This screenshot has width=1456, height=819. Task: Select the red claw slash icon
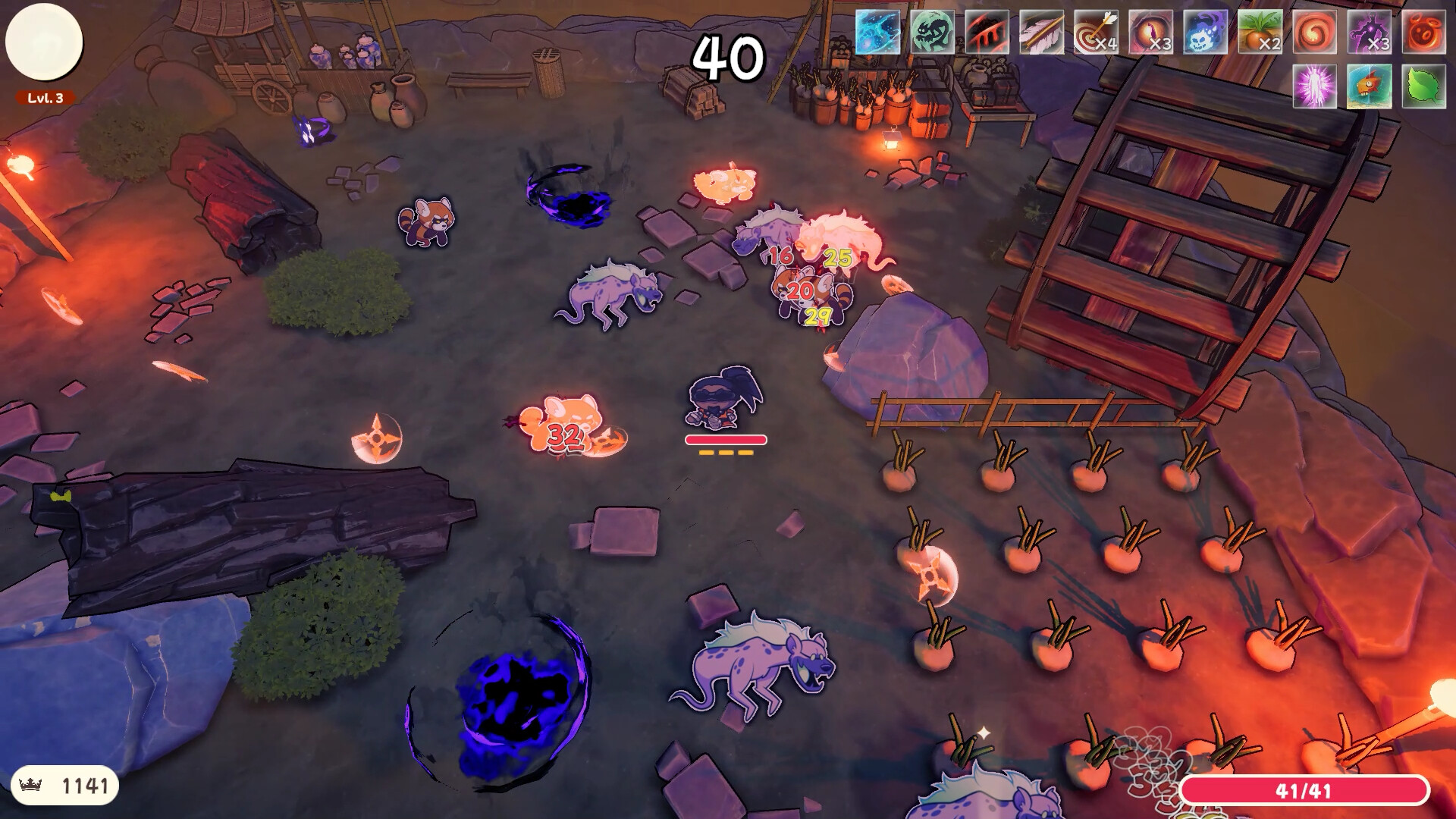tap(987, 32)
